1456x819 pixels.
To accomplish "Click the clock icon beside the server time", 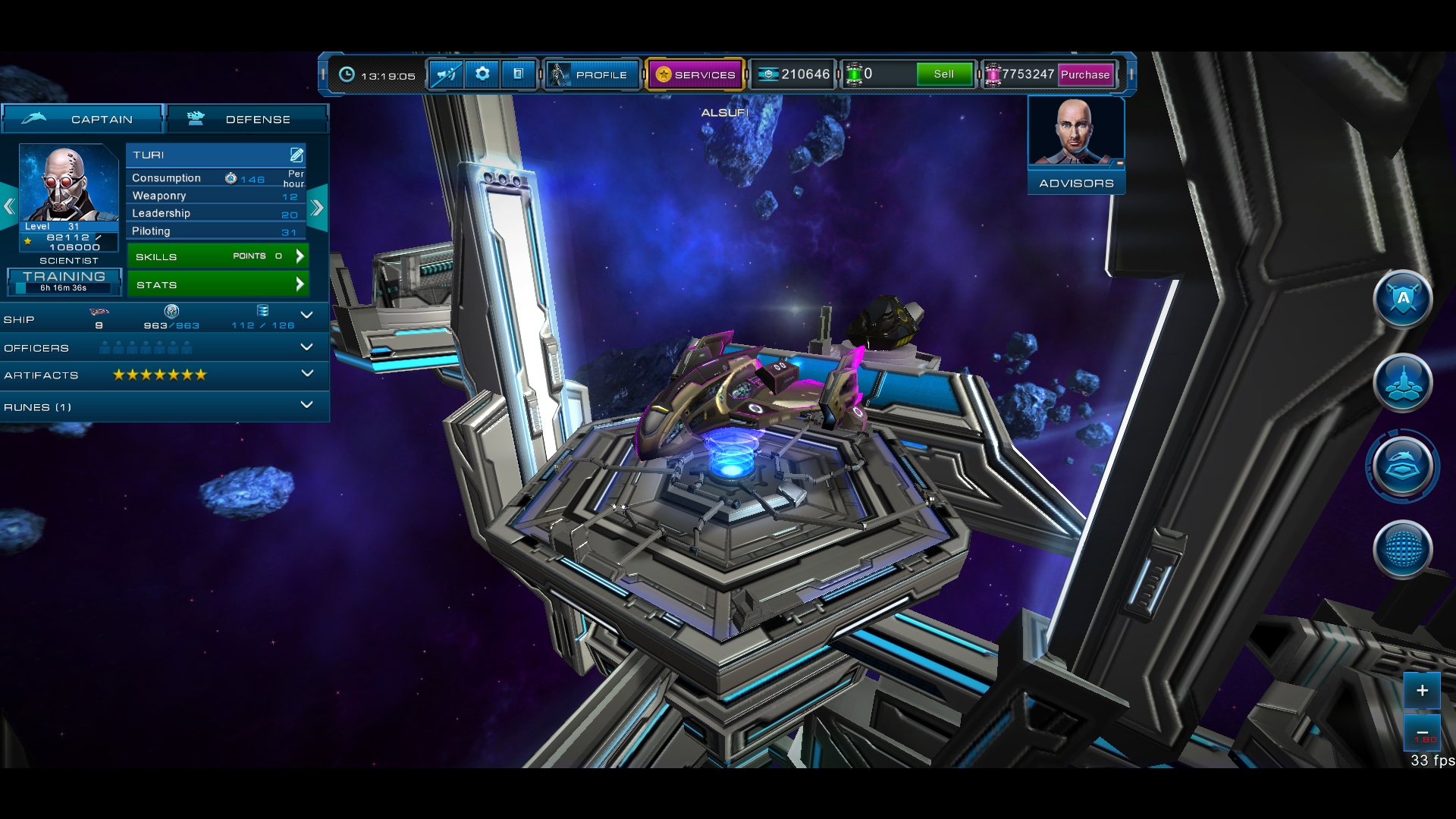I will [x=347, y=74].
